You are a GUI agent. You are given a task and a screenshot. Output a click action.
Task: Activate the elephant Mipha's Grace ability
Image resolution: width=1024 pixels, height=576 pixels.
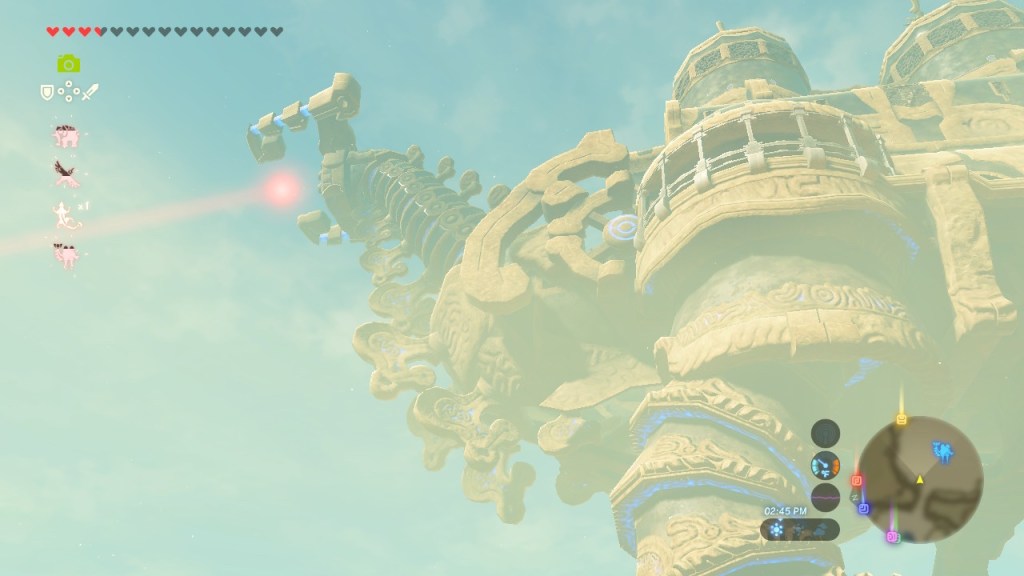click(68, 134)
